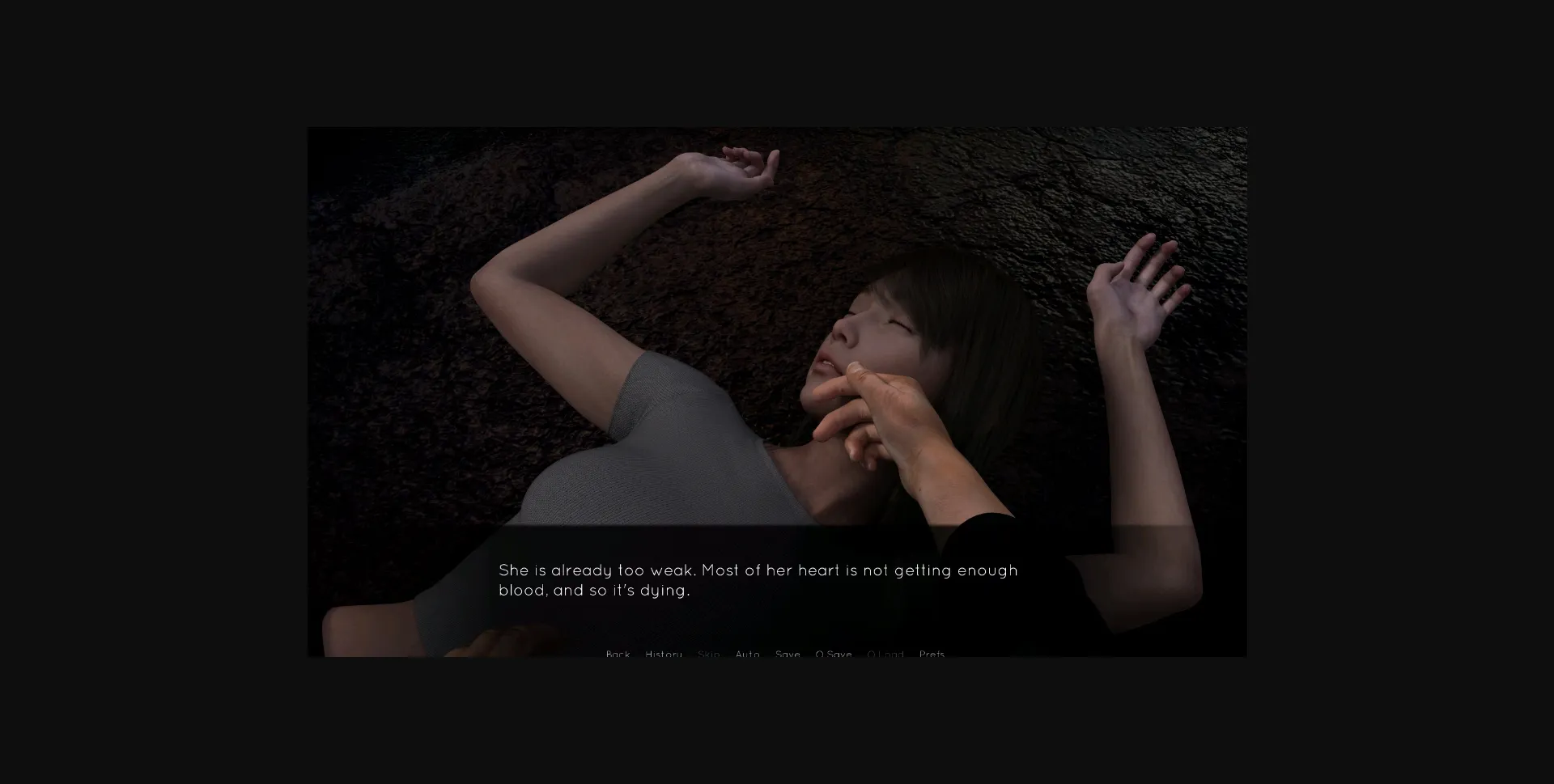Select Back from the quick menu bar
This screenshot has height=784, width=1554.
pos(618,654)
